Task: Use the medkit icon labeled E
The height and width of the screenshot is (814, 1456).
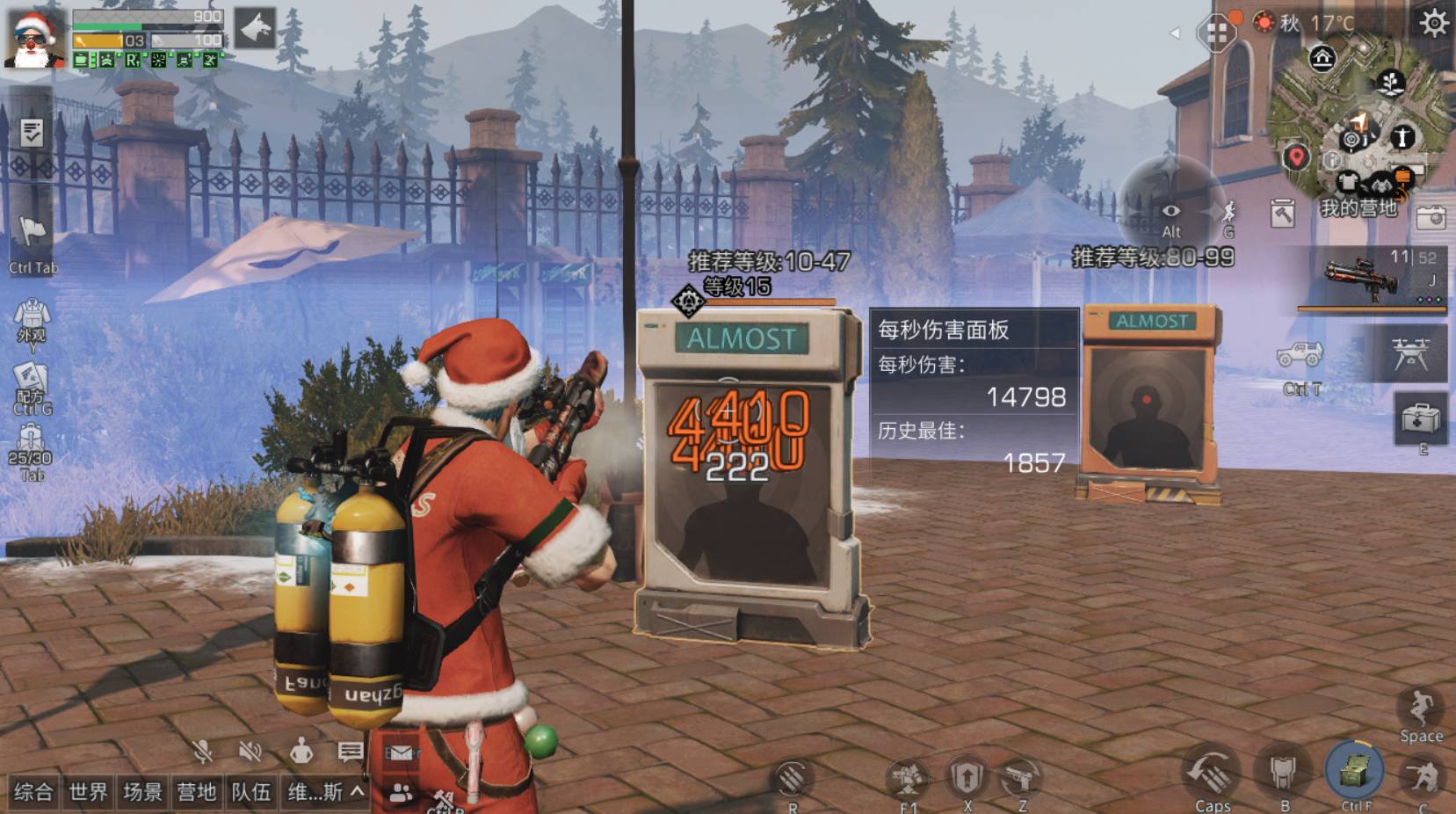Action: tap(1422, 421)
